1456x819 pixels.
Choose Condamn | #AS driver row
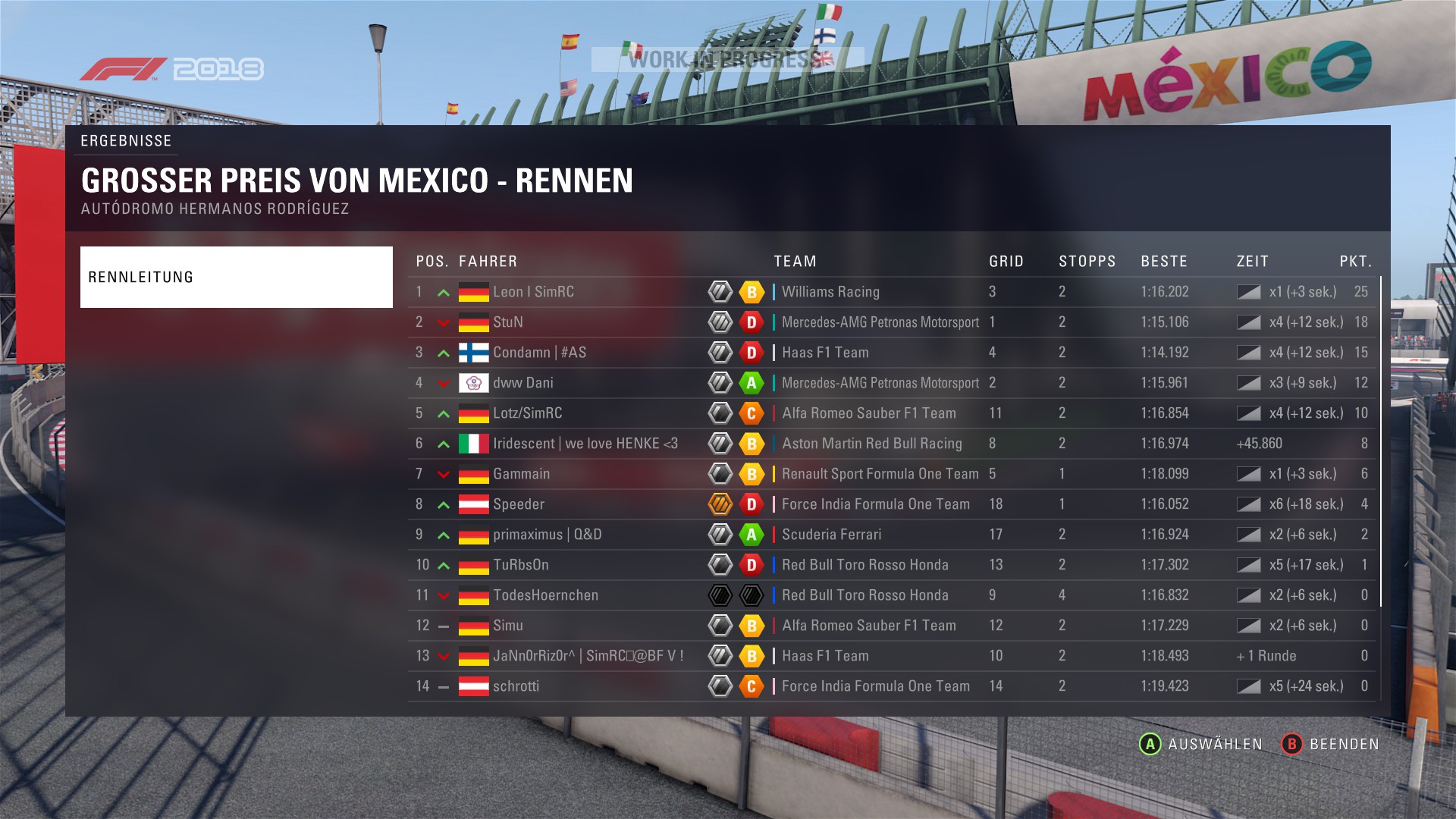539,353
